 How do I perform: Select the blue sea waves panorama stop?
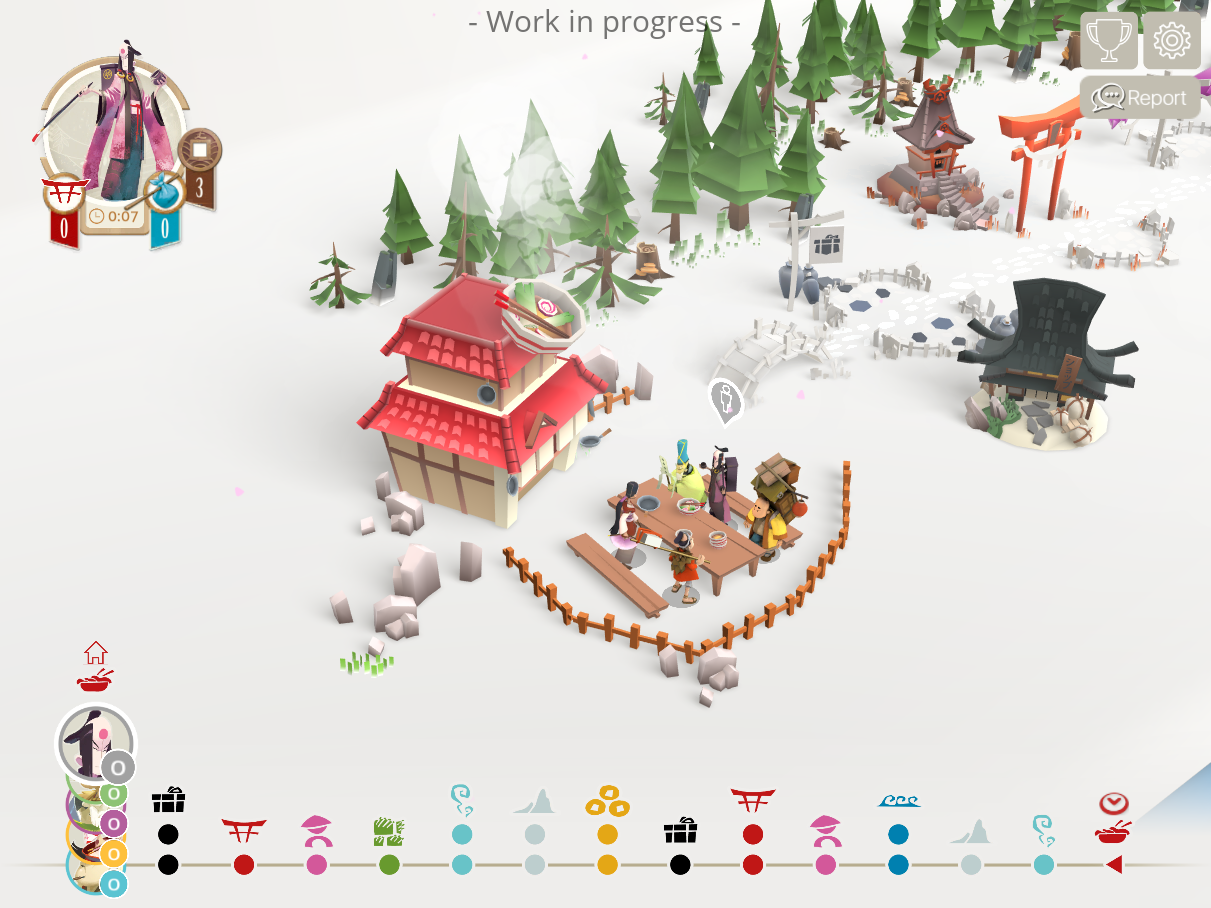coord(898,802)
